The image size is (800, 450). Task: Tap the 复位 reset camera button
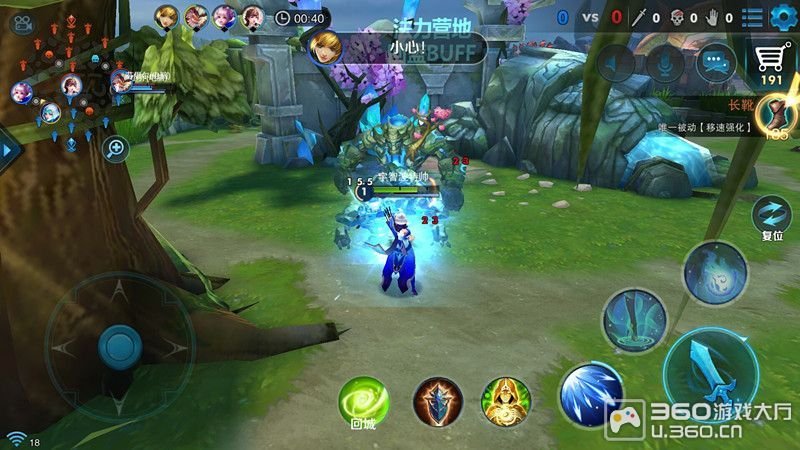coord(771,214)
